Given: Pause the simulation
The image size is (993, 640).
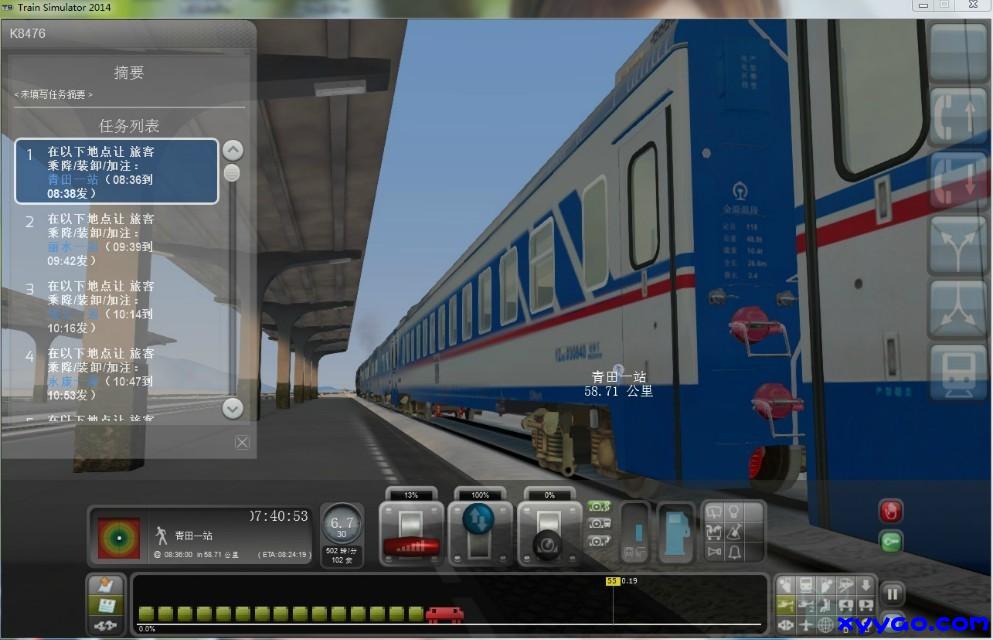Looking at the screenshot, I should click(894, 593).
